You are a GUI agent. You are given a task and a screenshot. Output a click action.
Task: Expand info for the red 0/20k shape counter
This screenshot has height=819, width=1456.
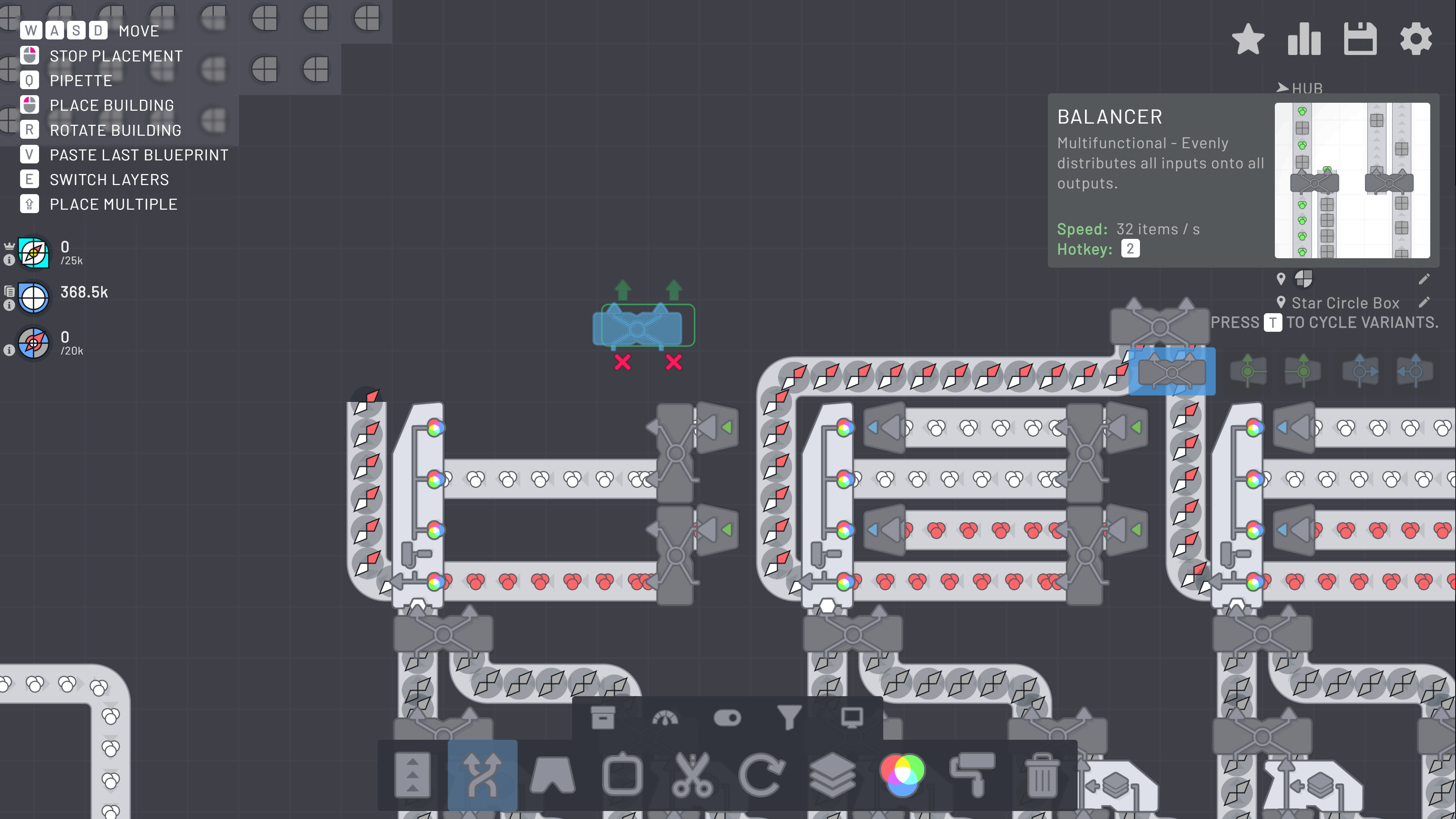9,350
